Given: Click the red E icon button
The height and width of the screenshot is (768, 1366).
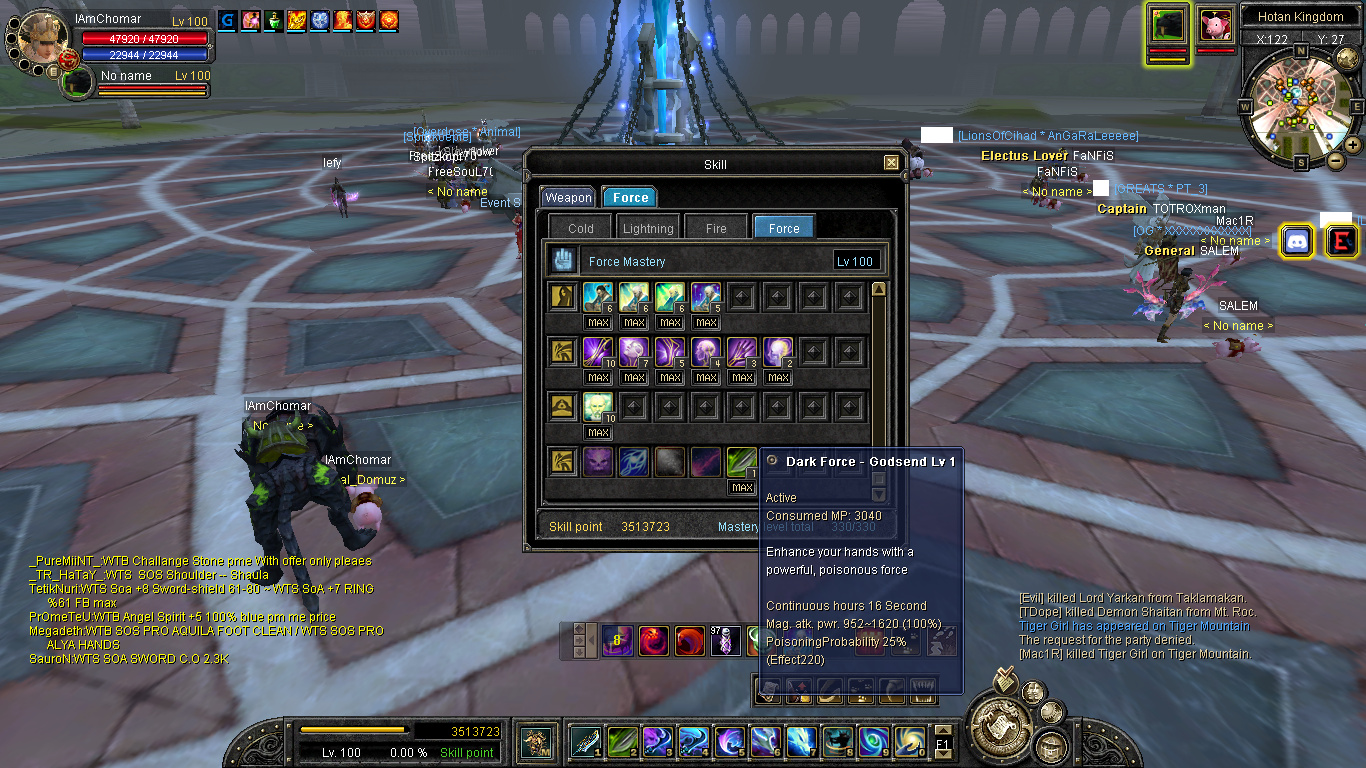Looking at the screenshot, I should click(x=1342, y=241).
